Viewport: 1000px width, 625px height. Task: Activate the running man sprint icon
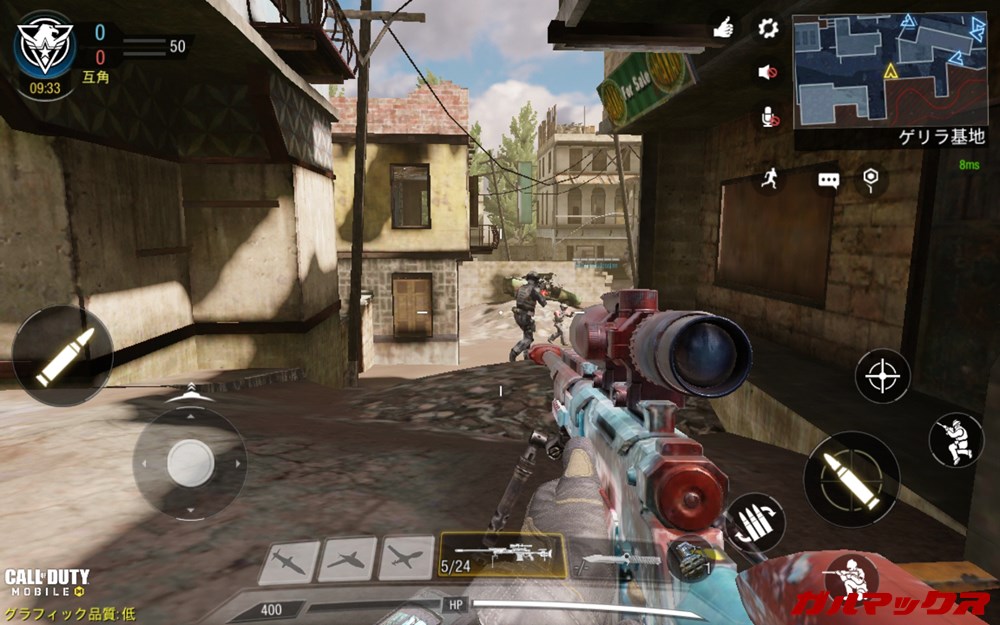click(x=768, y=179)
